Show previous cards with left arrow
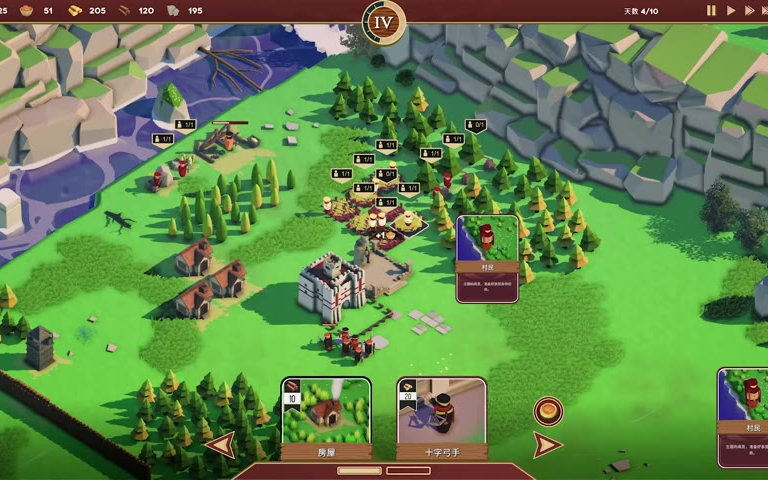 click(x=221, y=445)
